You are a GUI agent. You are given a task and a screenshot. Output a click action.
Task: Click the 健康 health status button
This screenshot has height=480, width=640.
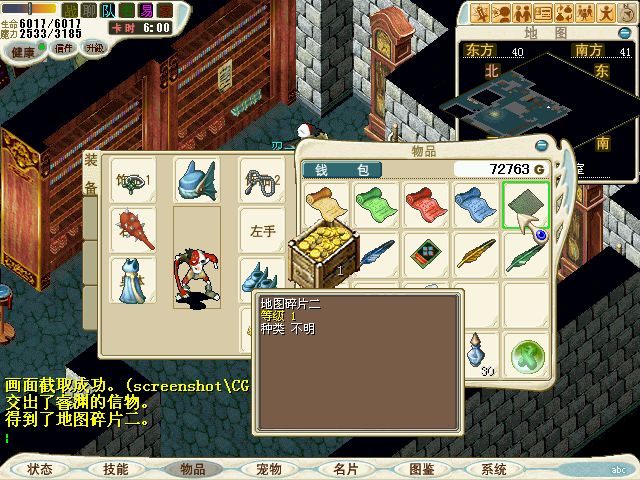(x=22, y=50)
